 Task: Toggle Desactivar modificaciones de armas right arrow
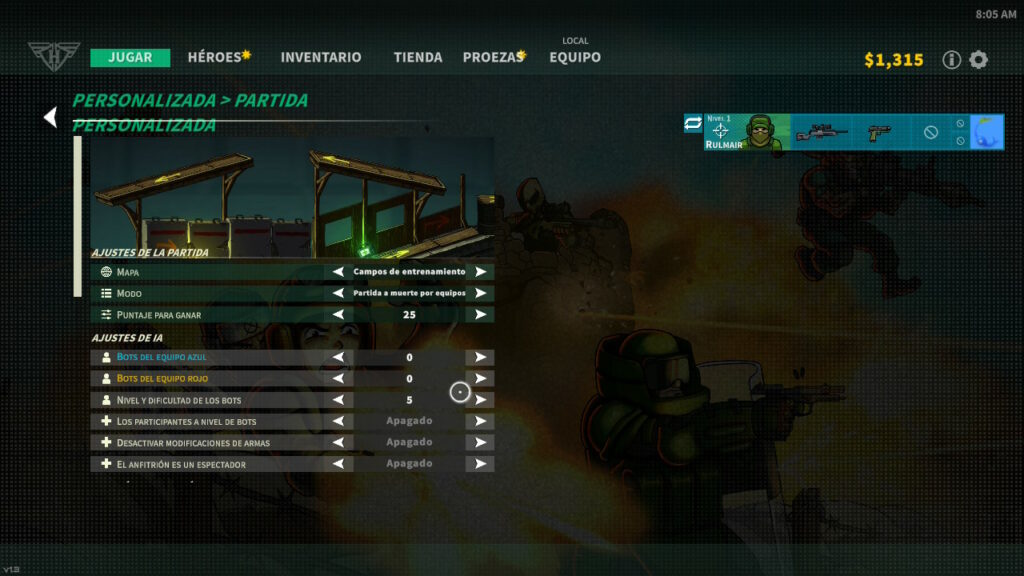click(480, 442)
